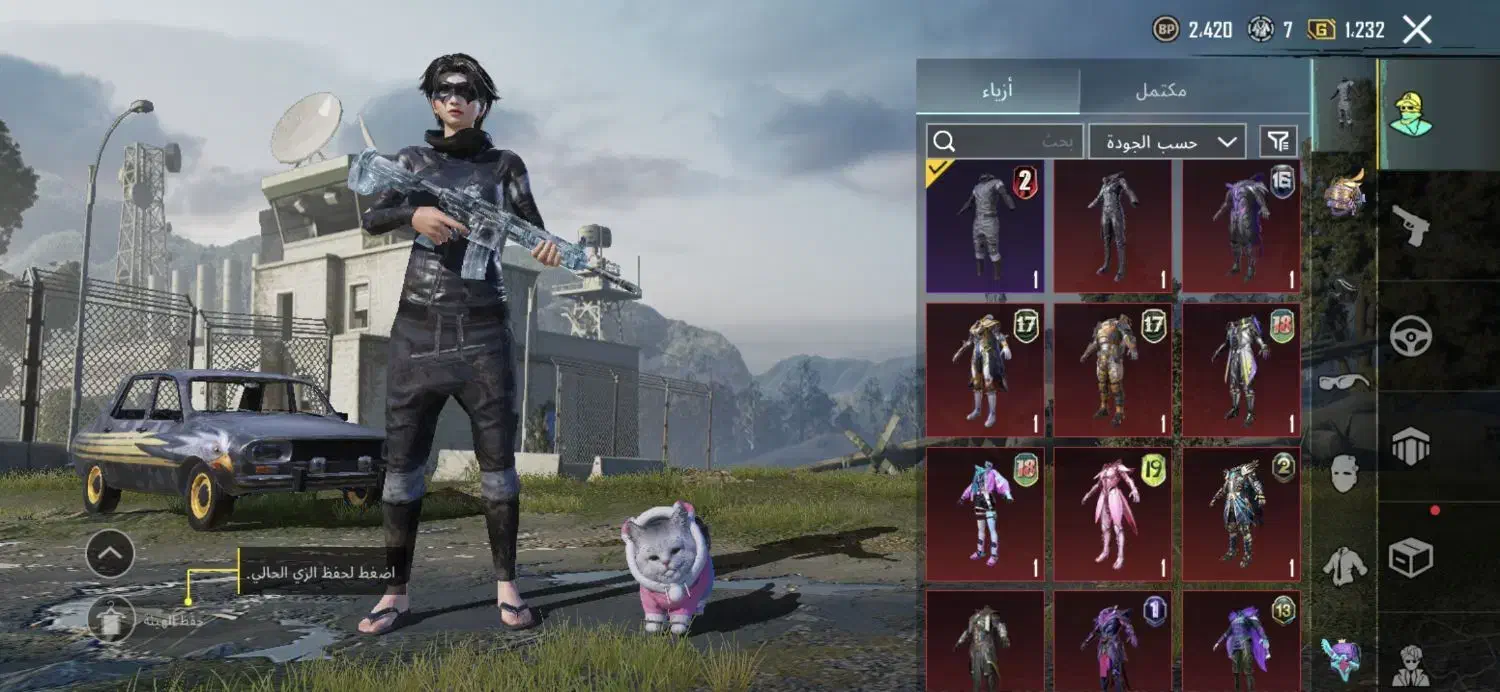This screenshot has width=1500, height=692.
Task: Click the search field with magnifier icon
Action: [1004, 142]
